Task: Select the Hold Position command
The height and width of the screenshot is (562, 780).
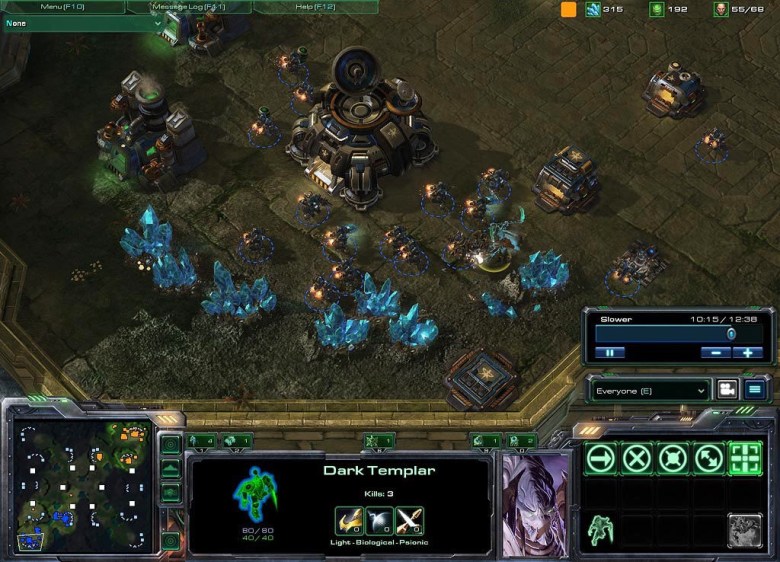Action: [672, 458]
